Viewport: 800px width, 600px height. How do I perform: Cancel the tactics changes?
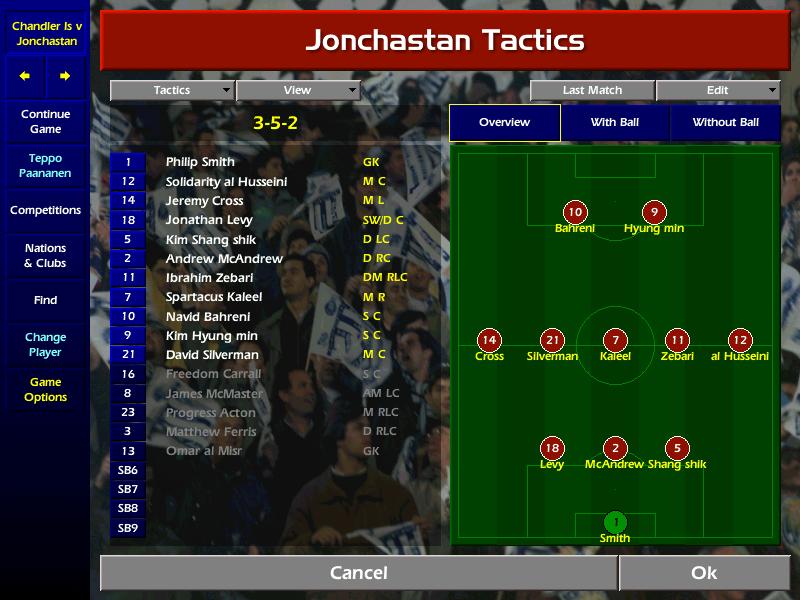tap(358, 573)
